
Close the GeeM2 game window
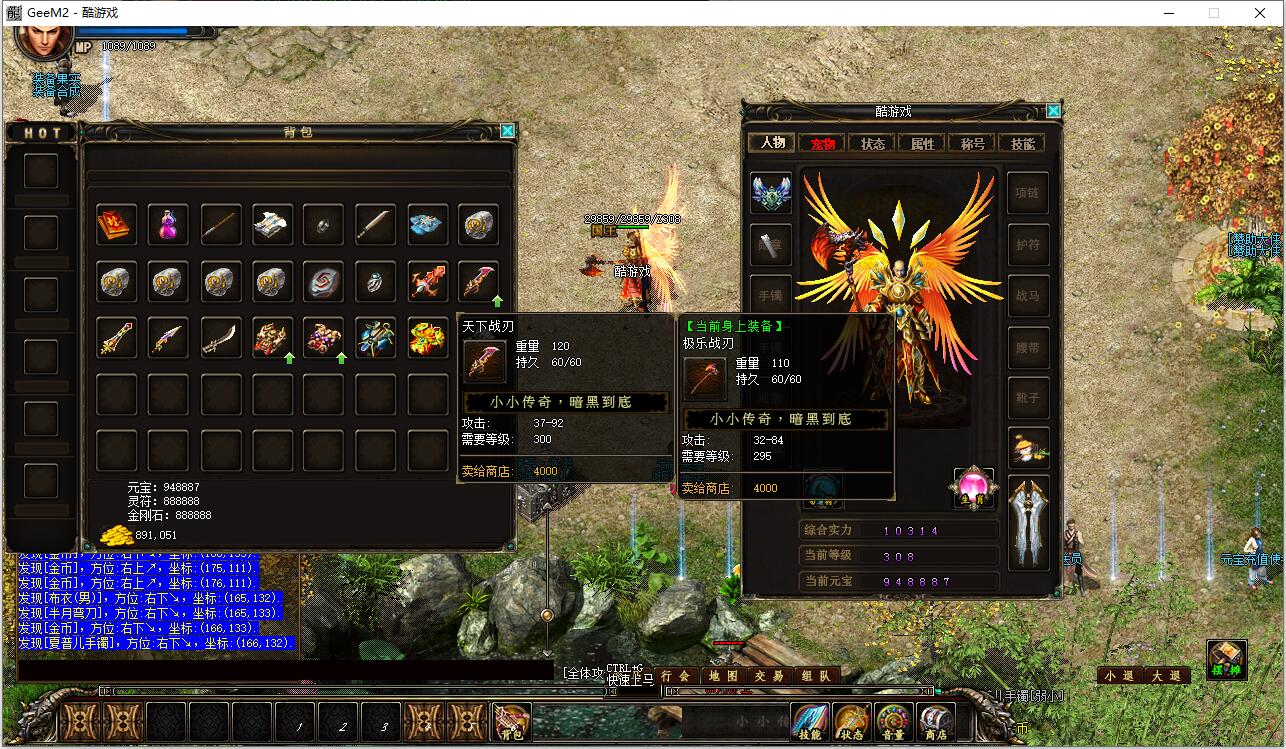pos(1261,13)
